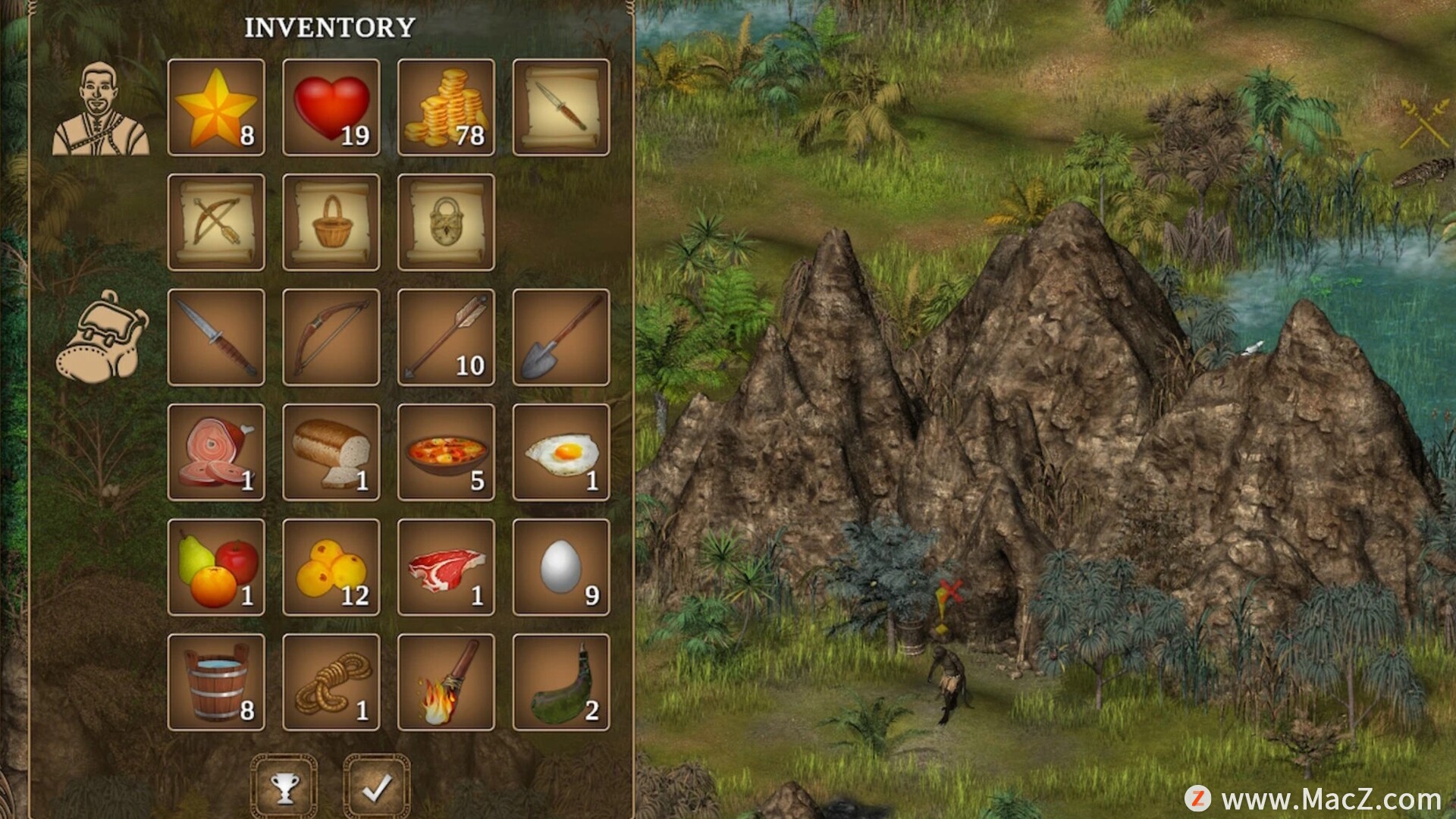The width and height of the screenshot is (1456, 819).
Task: Choose the coiled rope item
Action: coord(331,682)
